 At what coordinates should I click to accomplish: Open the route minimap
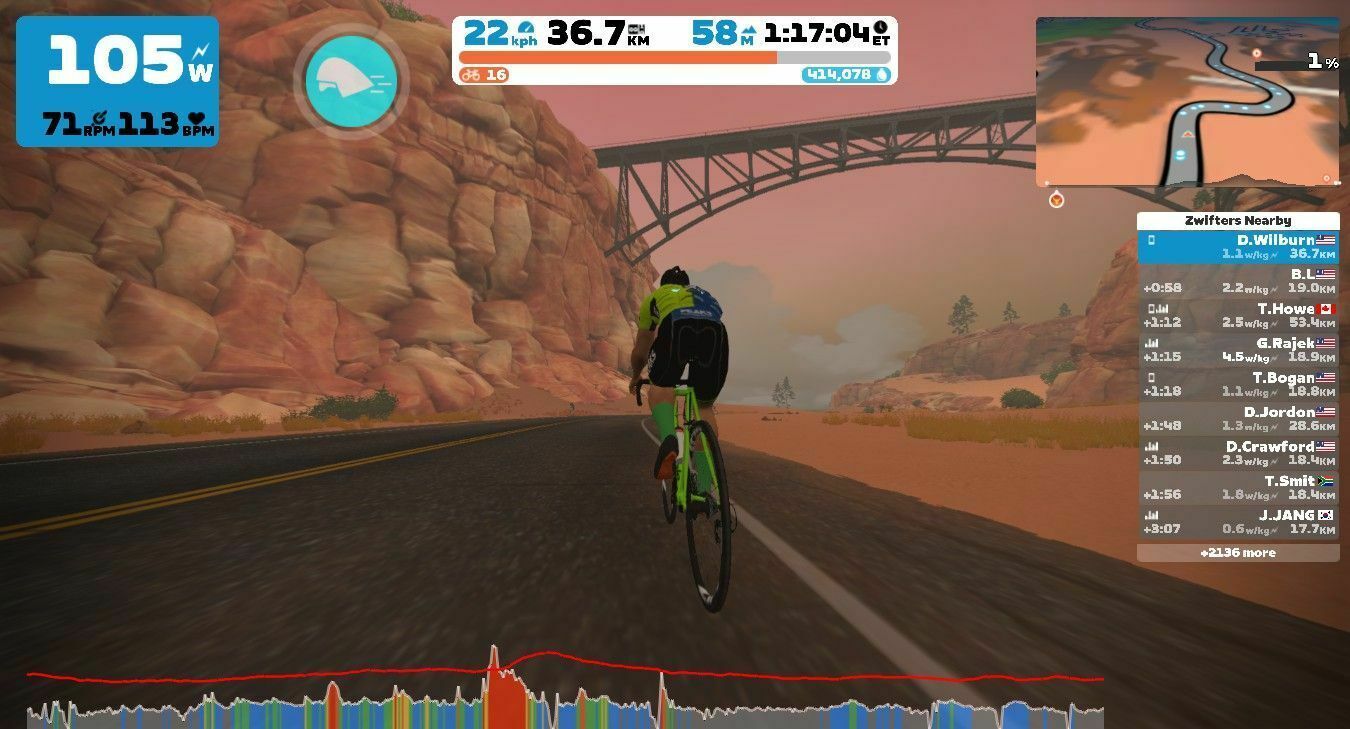pyautogui.click(x=1187, y=101)
